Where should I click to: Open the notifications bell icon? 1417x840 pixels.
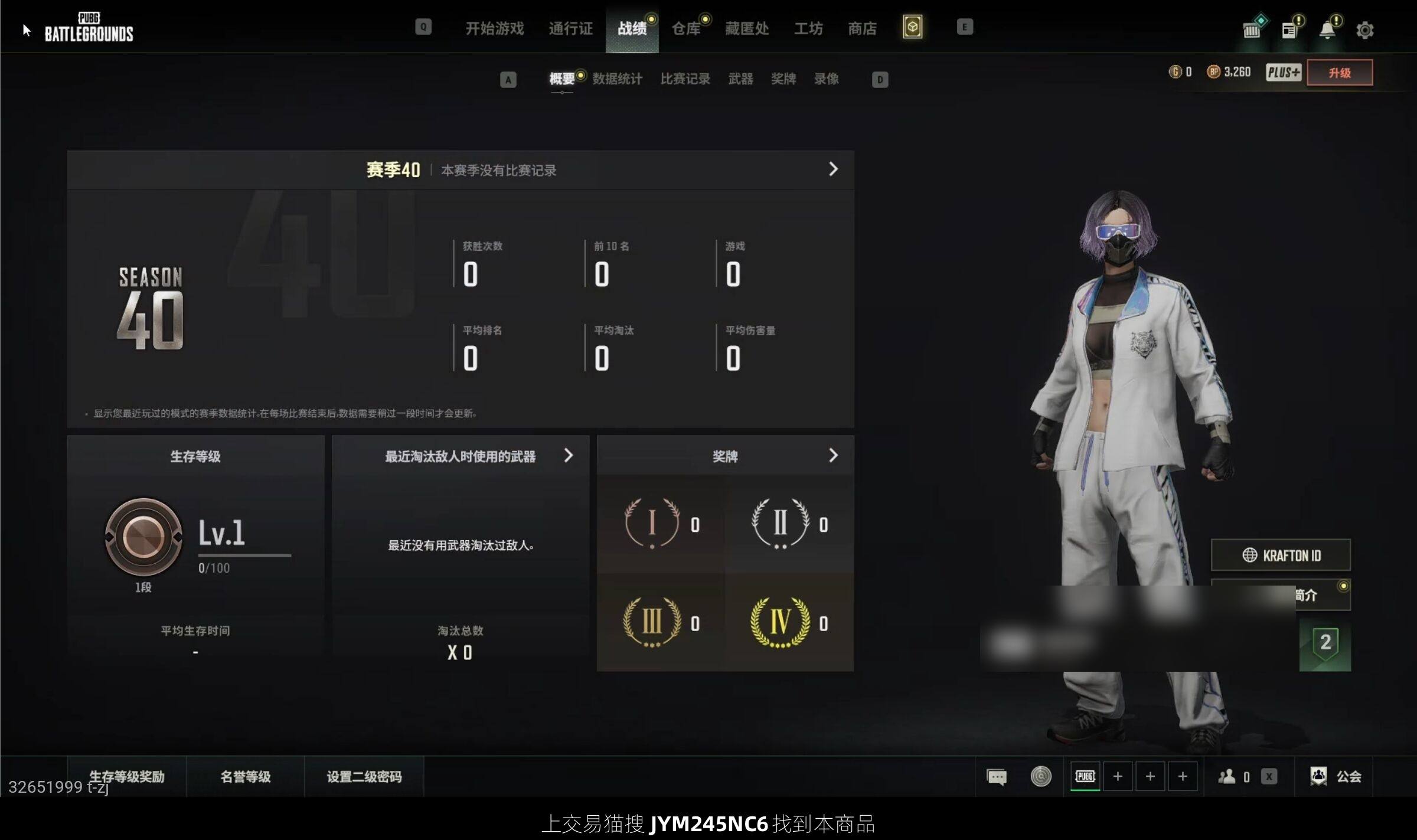pyautogui.click(x=1327, y=30)
